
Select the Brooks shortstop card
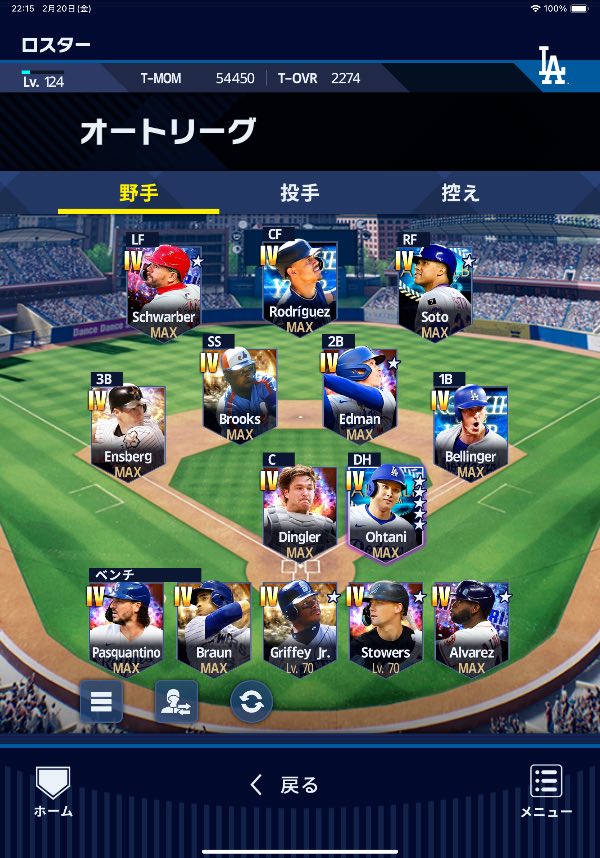[x=239, y=391]
